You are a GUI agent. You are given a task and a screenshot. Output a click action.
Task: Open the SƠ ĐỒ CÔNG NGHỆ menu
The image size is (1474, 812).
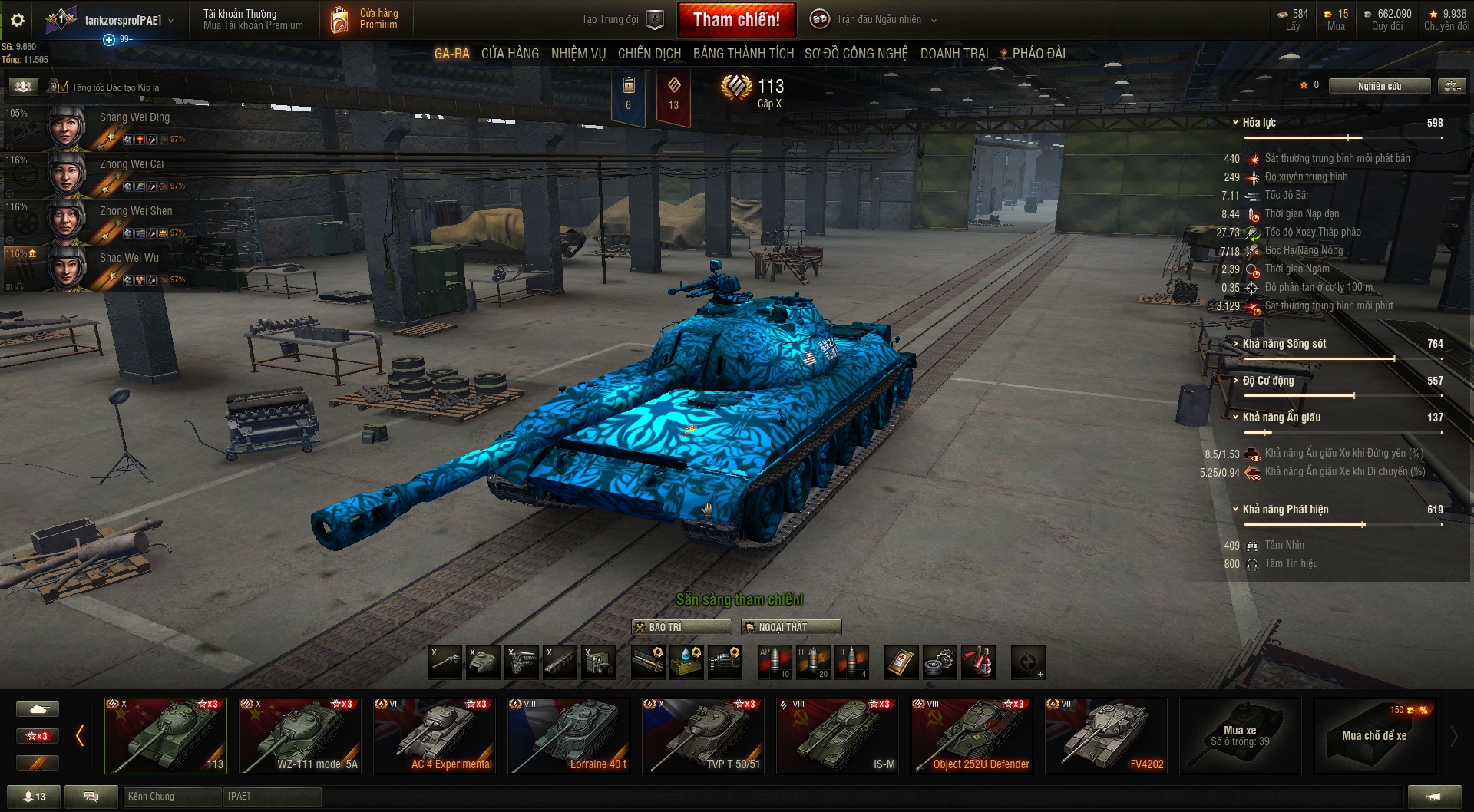854,54
